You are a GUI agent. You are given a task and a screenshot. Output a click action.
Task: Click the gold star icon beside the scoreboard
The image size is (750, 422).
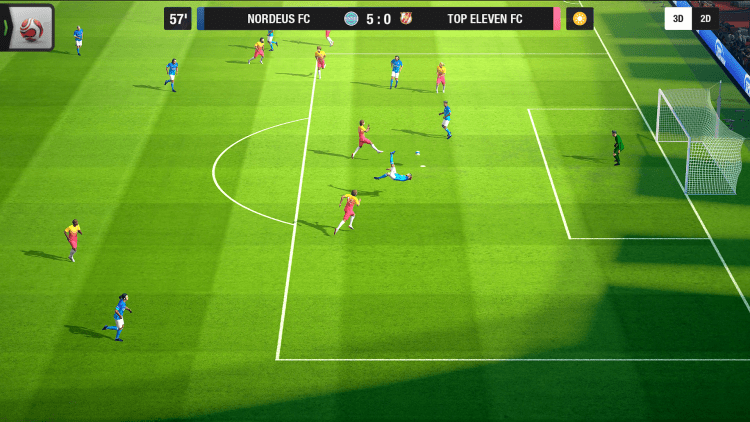pyautogui.click(x=580, y=19)
